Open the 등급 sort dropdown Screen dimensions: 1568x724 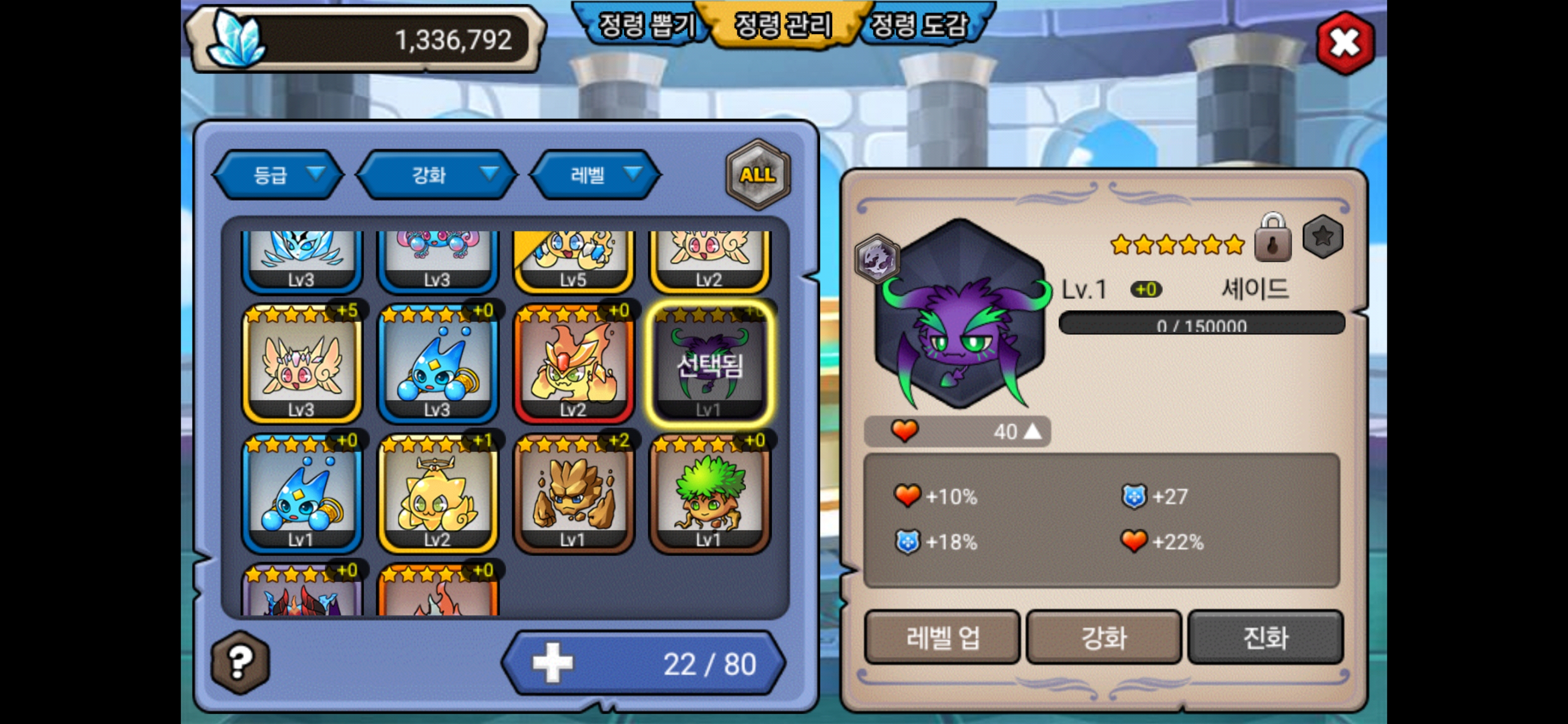point(277,175)
